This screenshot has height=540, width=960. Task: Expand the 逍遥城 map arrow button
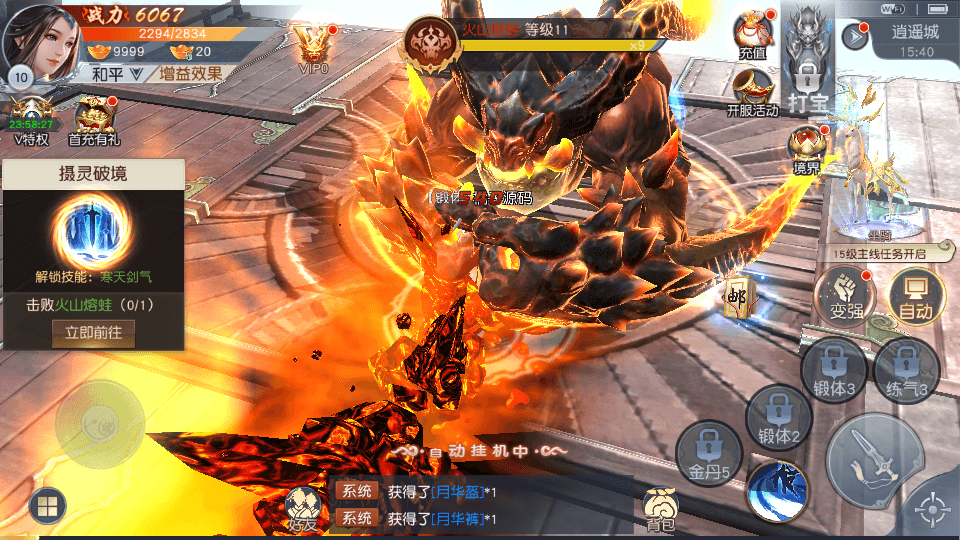[855, 37]
